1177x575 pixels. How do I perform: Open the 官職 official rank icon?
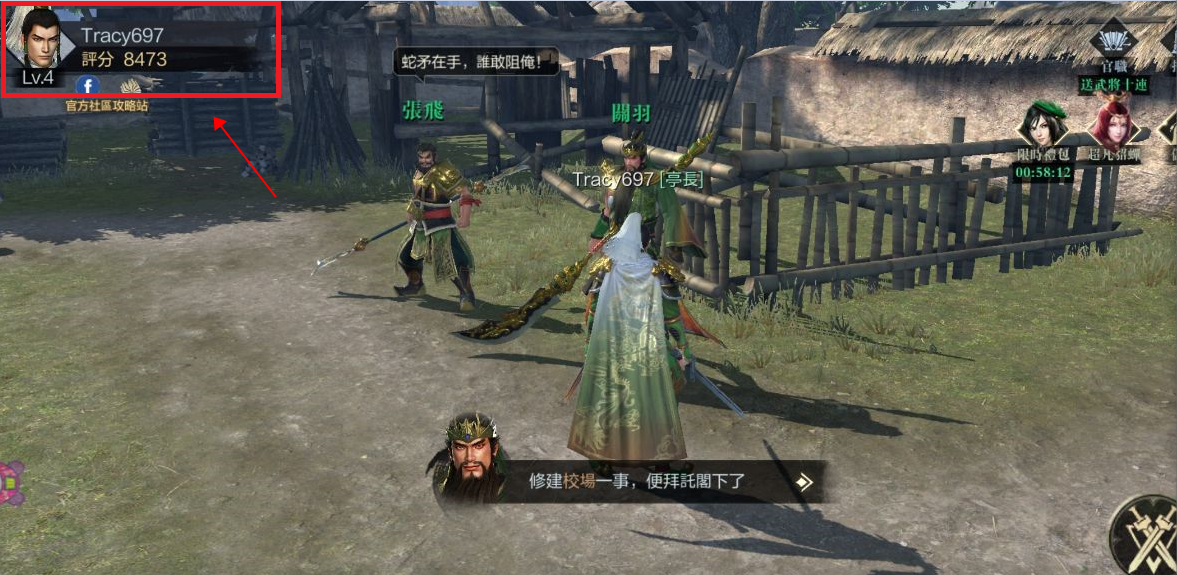(1113, 45)
